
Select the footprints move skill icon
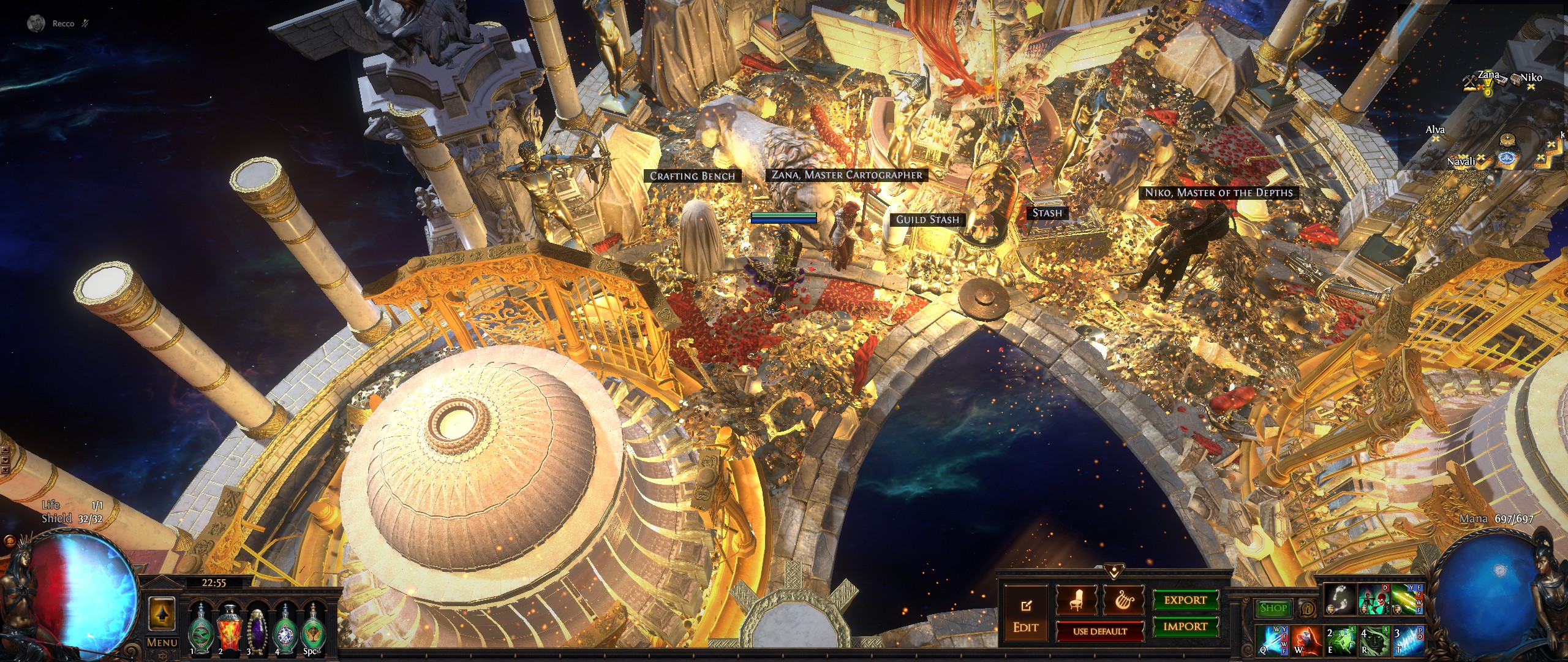point(1340,599)
